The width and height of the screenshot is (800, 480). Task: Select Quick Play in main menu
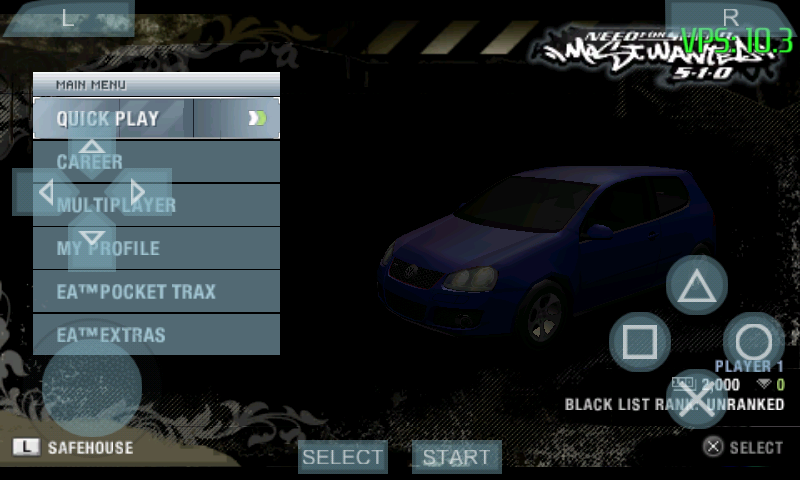coord(156,119)
